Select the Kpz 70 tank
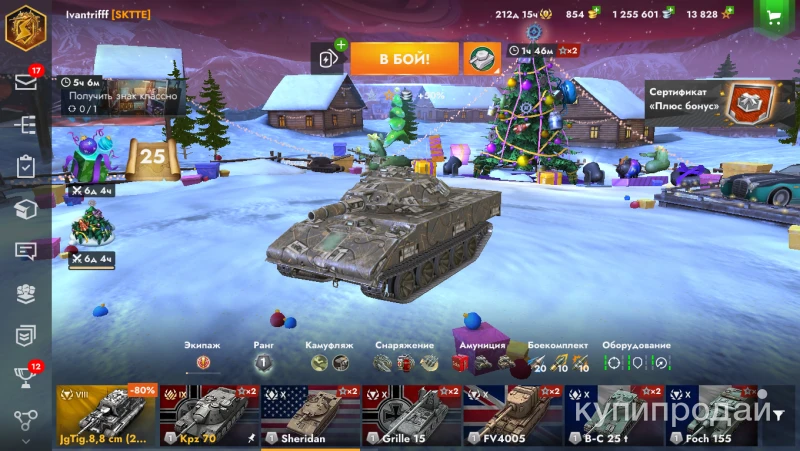Screen dimensions: 800x451 click(208, 415)
